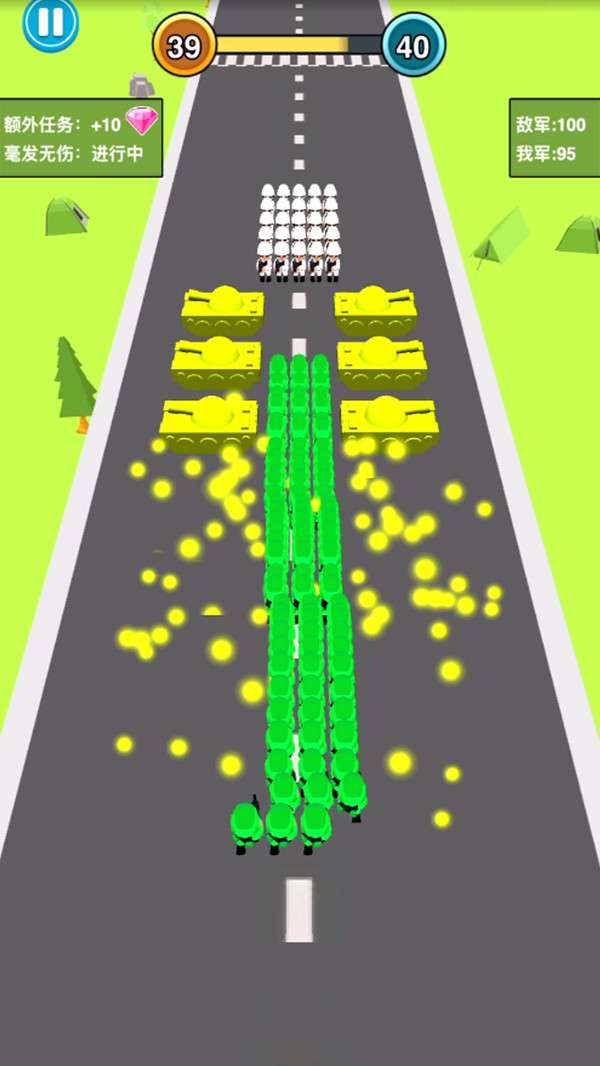Viewport: 600px width, 1066px height.
Task: Open the extra mission gem tracker panel
Action: pyautogui.click(x=81, y=138)
